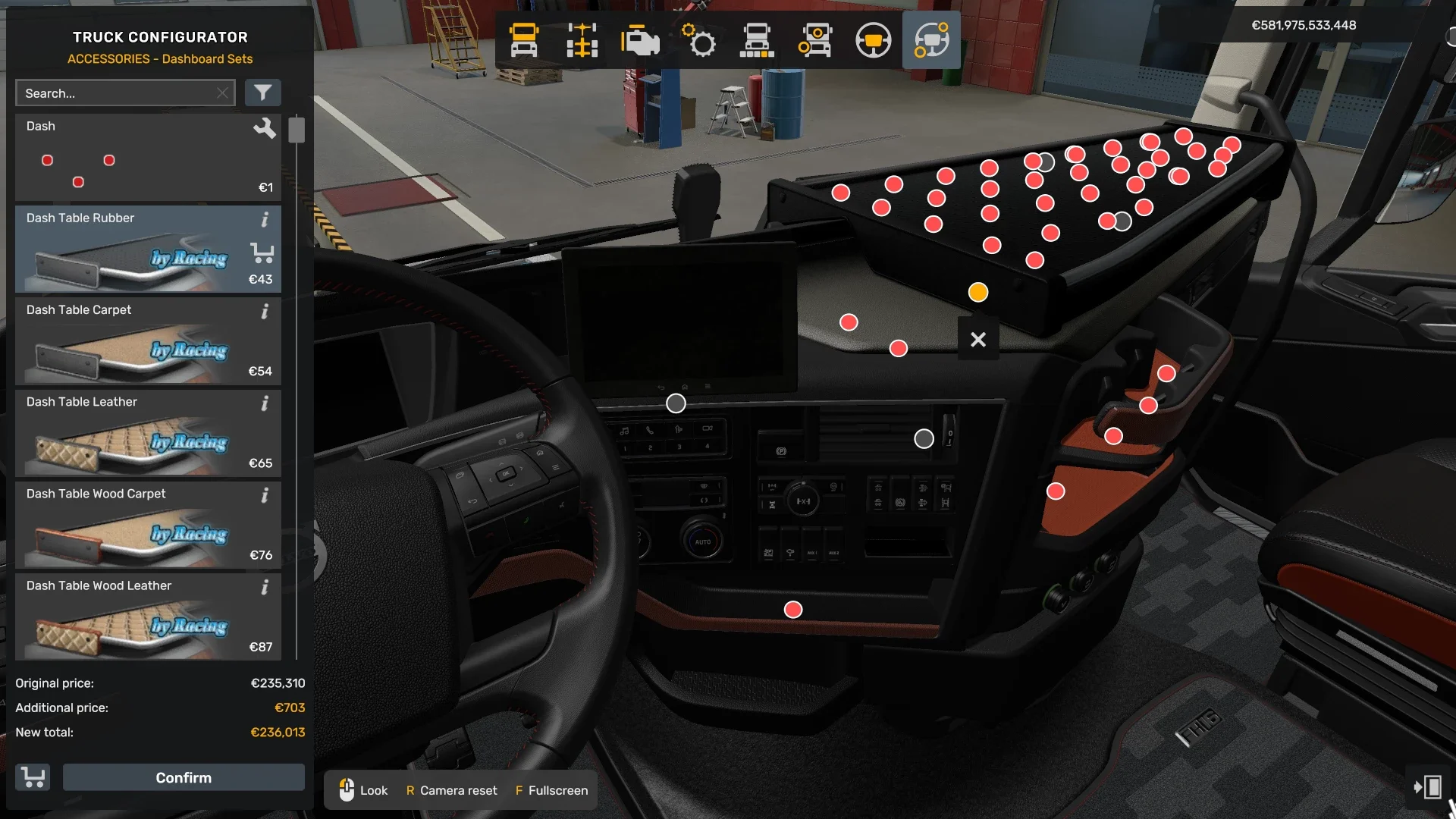Open the filter icon beside the search bar
Image resolution: width=1456 pixels, height=819 pixels.
[263, 93]
